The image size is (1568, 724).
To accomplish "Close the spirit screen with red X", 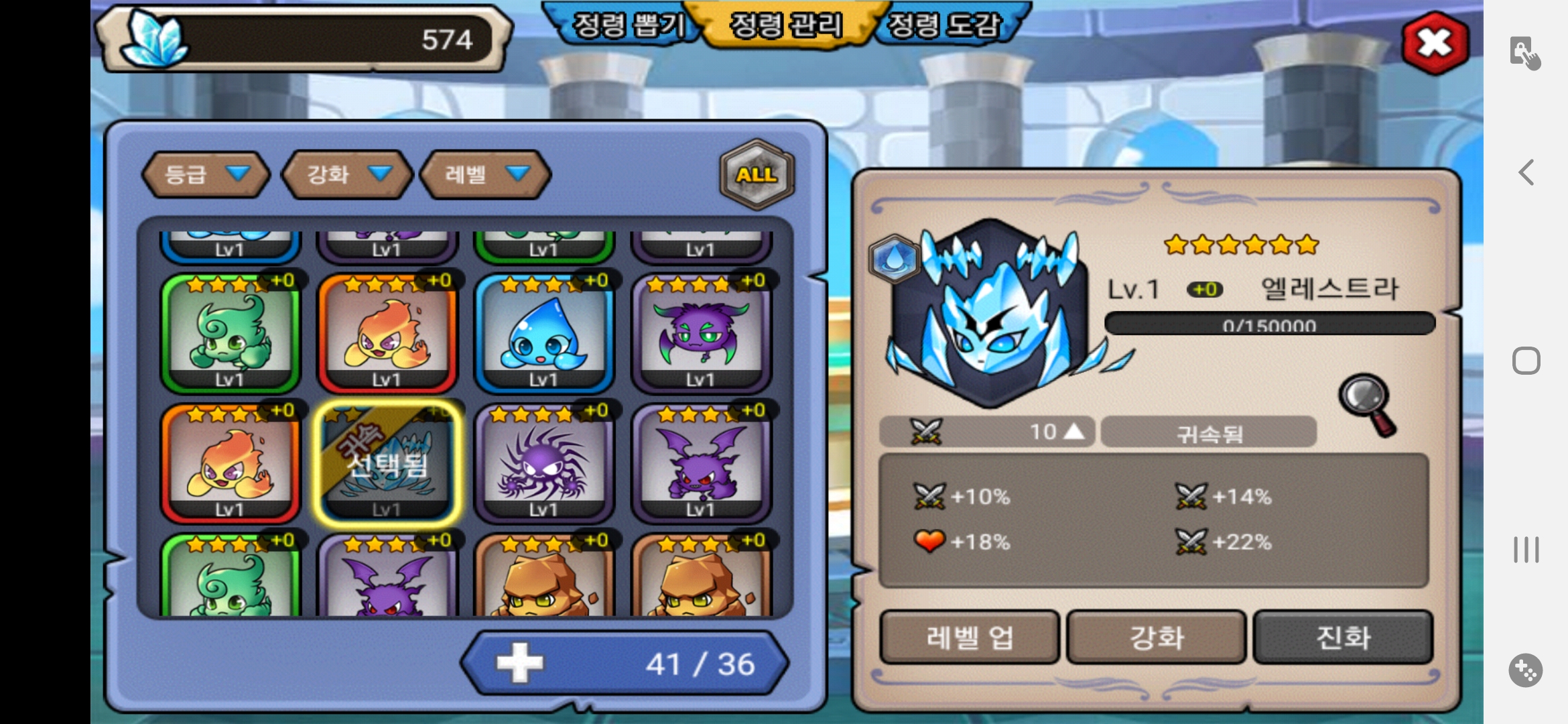I will [1435, 44].
